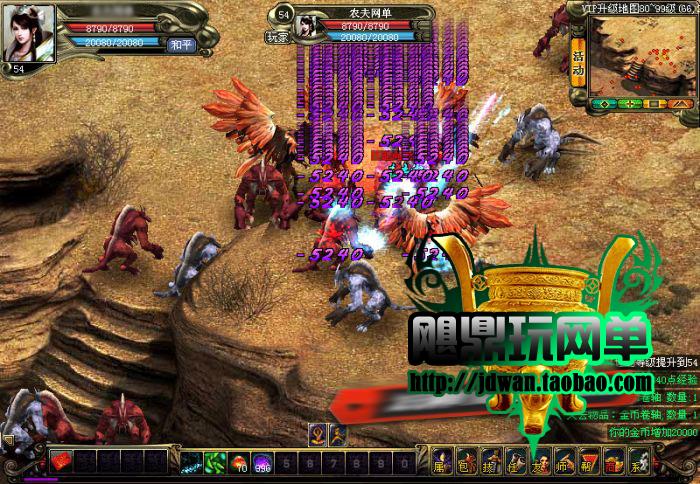Screen dimensions: 700x484
Task: Click the player portrait avatar
Action: (x=28, y=33)
